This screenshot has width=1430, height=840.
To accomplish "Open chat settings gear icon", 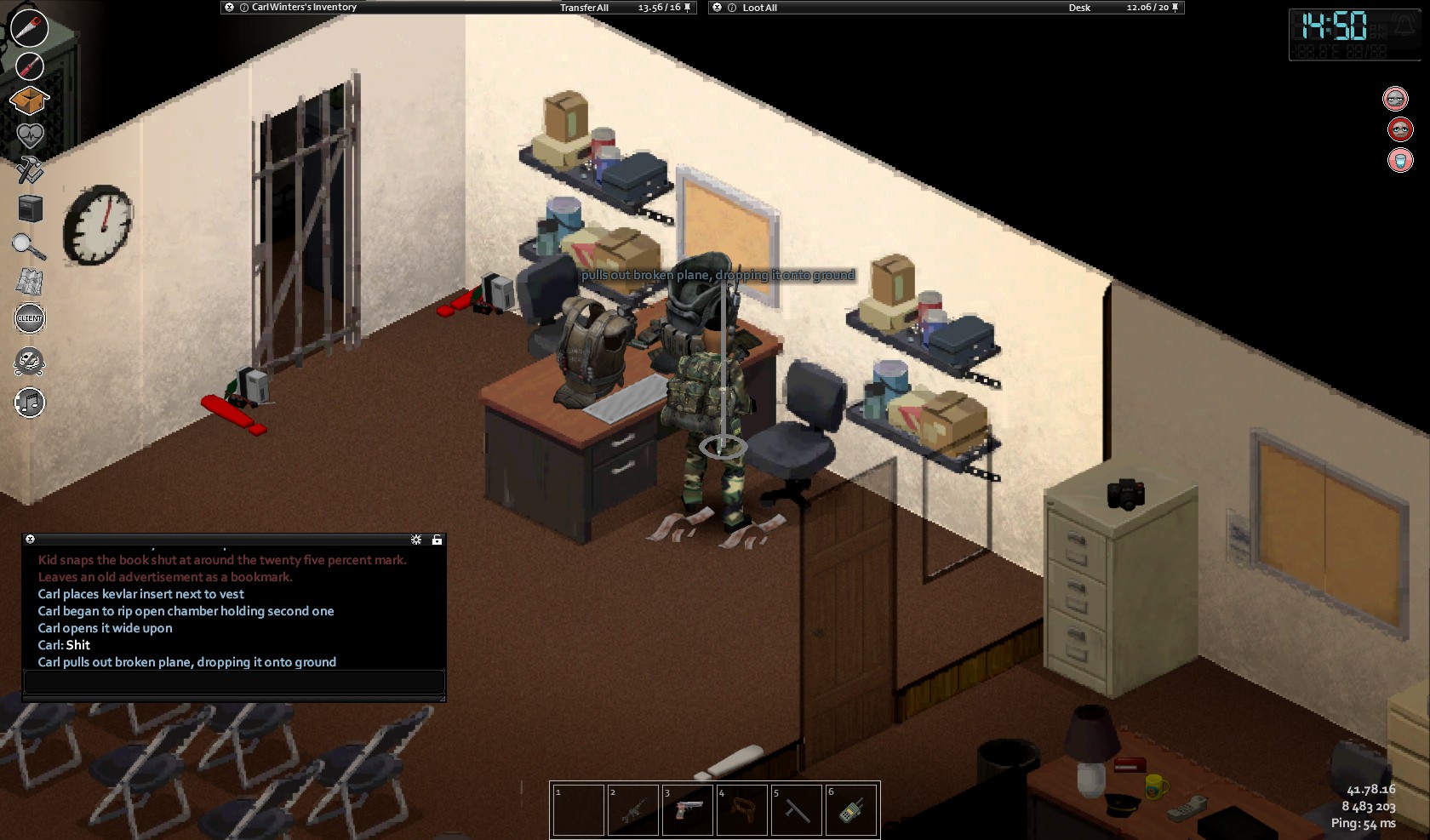I will click(x=416, y=540).
